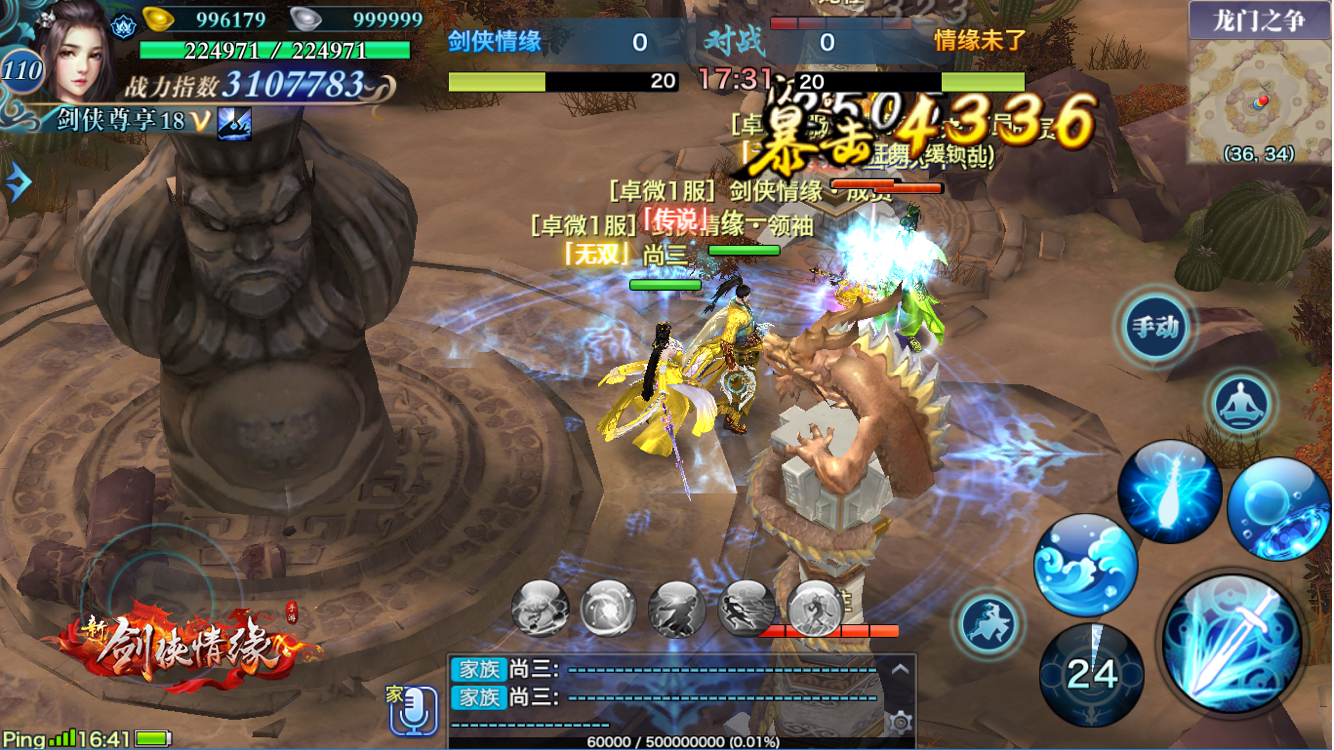1334x750 pixels.
Task: Open the 家族 chat message from 尚三
Action: [660, 670]
